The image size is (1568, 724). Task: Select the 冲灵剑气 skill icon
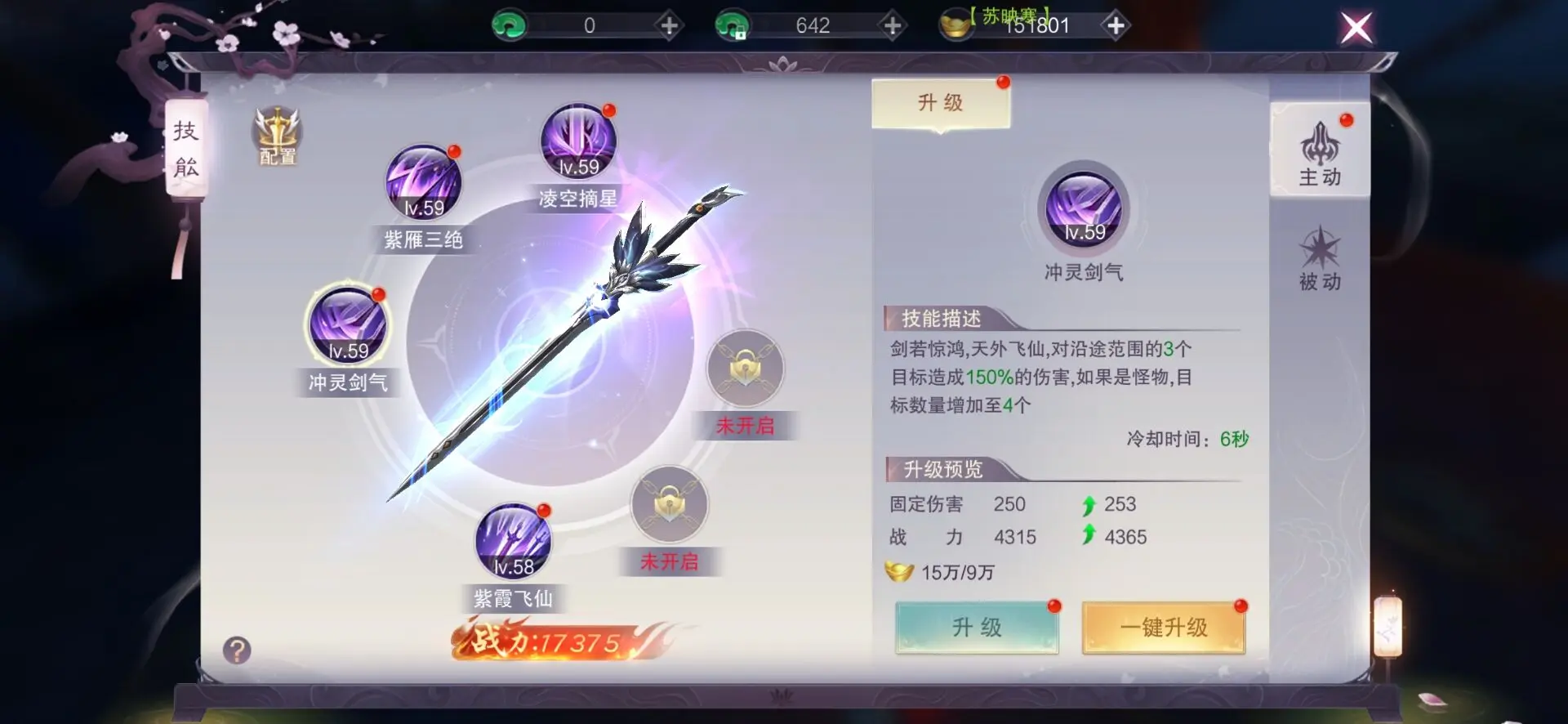349,328
